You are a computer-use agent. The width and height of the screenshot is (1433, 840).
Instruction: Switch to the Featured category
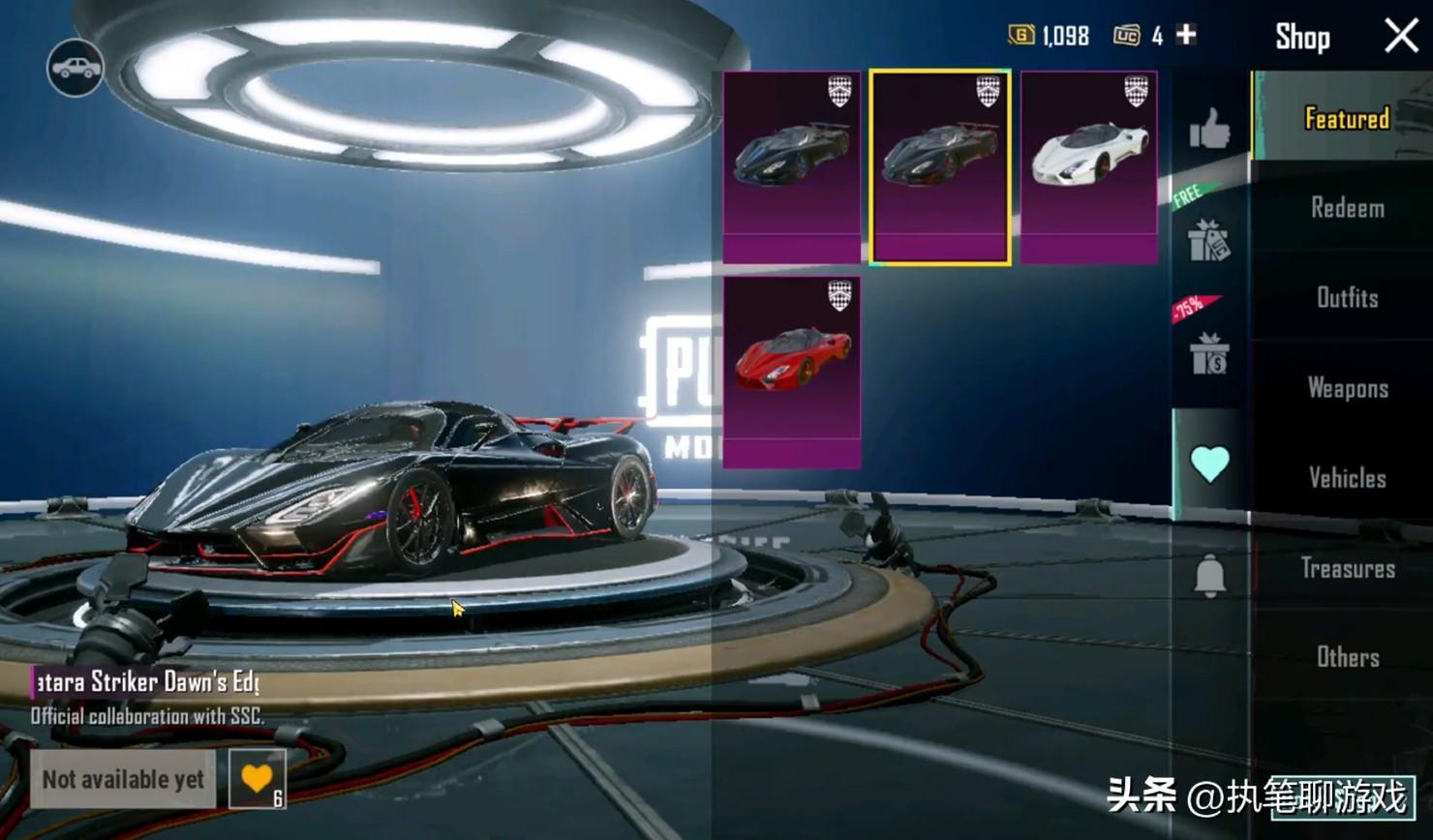(1346, 119)
